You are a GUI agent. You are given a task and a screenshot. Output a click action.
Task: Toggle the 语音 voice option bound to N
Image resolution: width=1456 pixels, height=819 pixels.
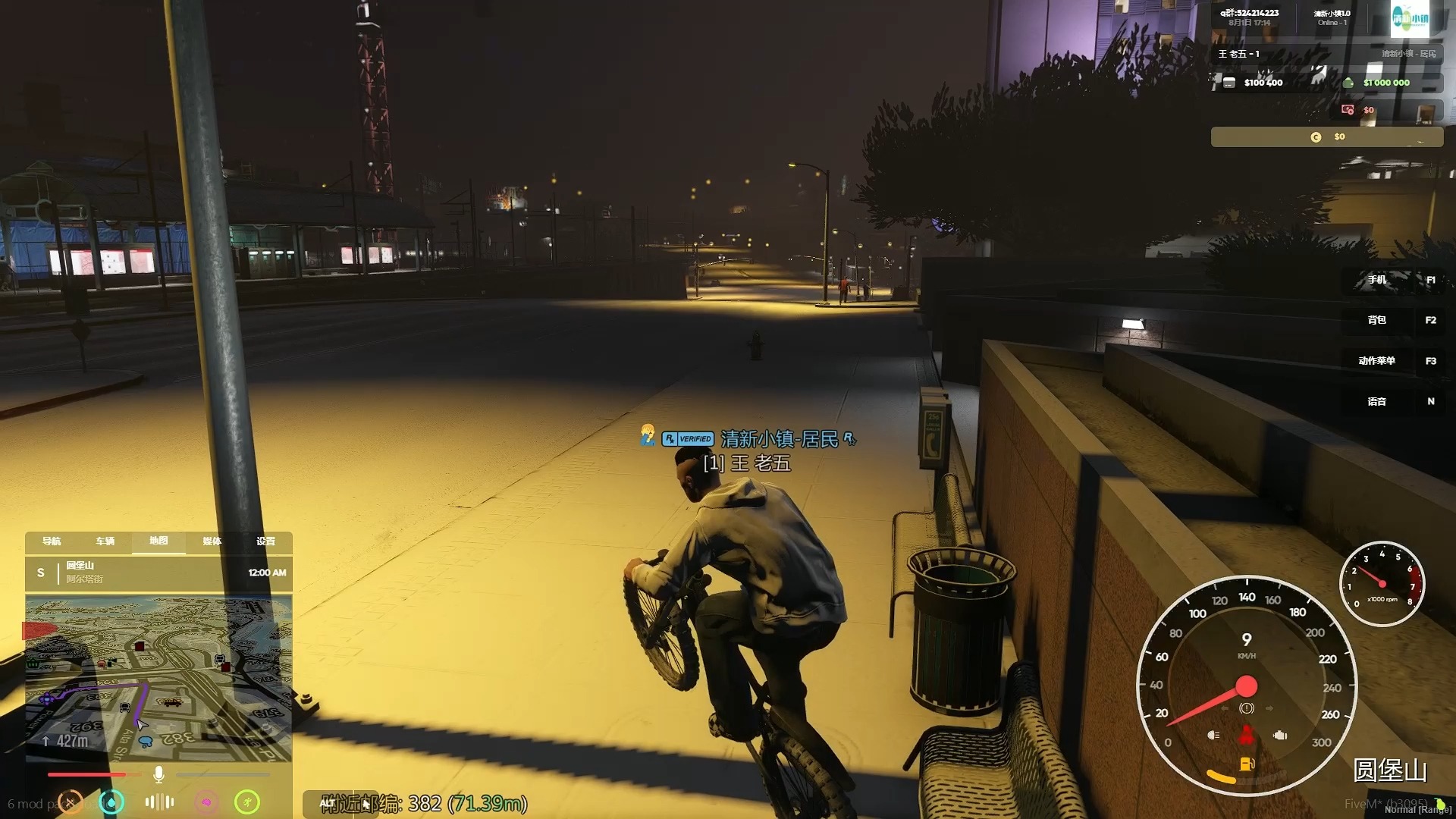[1378, 401]
